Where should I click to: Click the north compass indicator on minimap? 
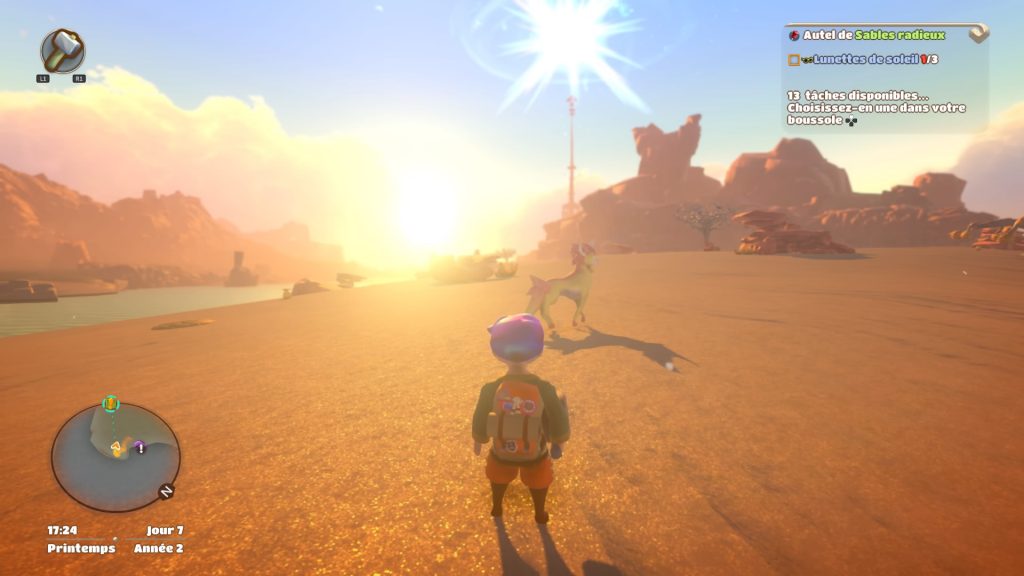[x=165, y=491]
